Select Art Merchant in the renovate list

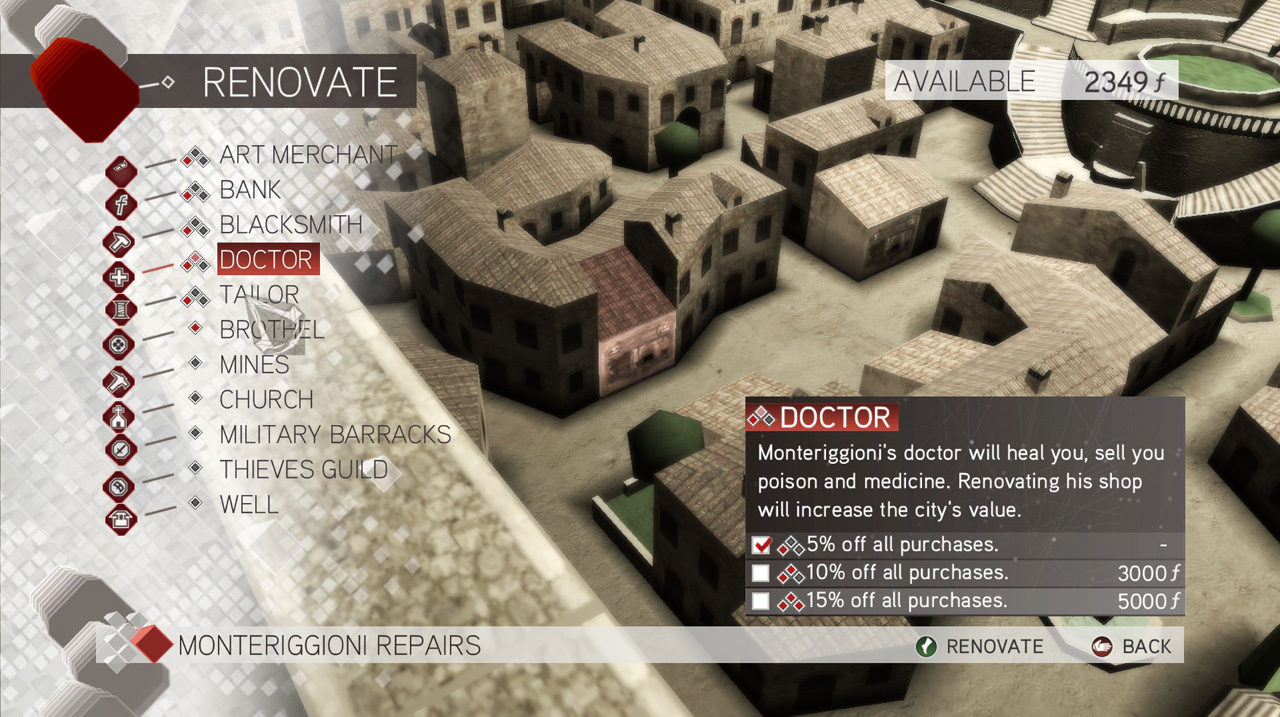tap(294, 155)
